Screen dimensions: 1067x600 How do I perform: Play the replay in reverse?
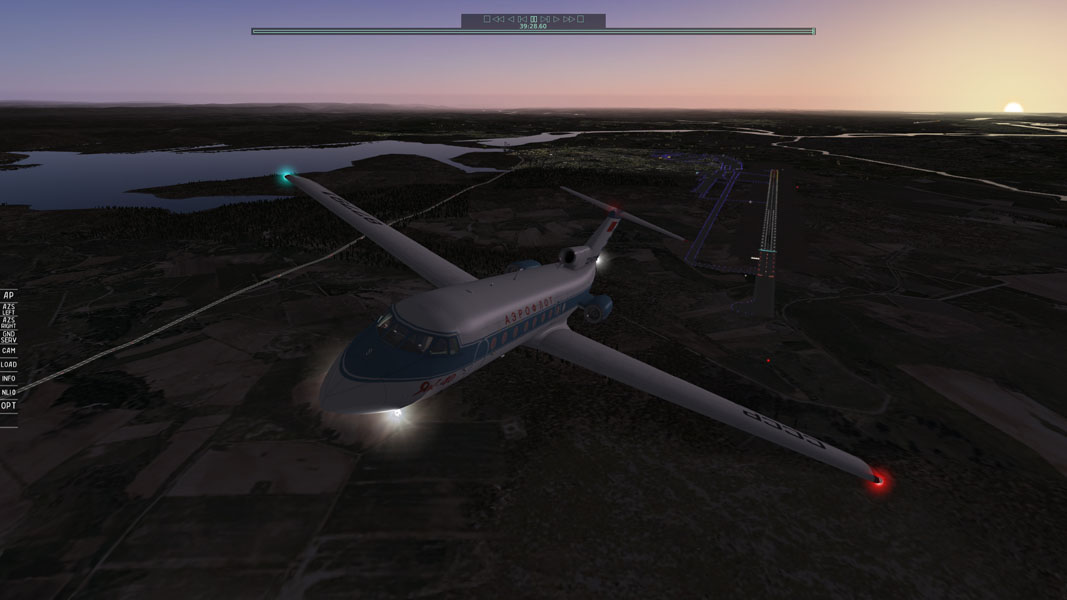pos(510,19)
